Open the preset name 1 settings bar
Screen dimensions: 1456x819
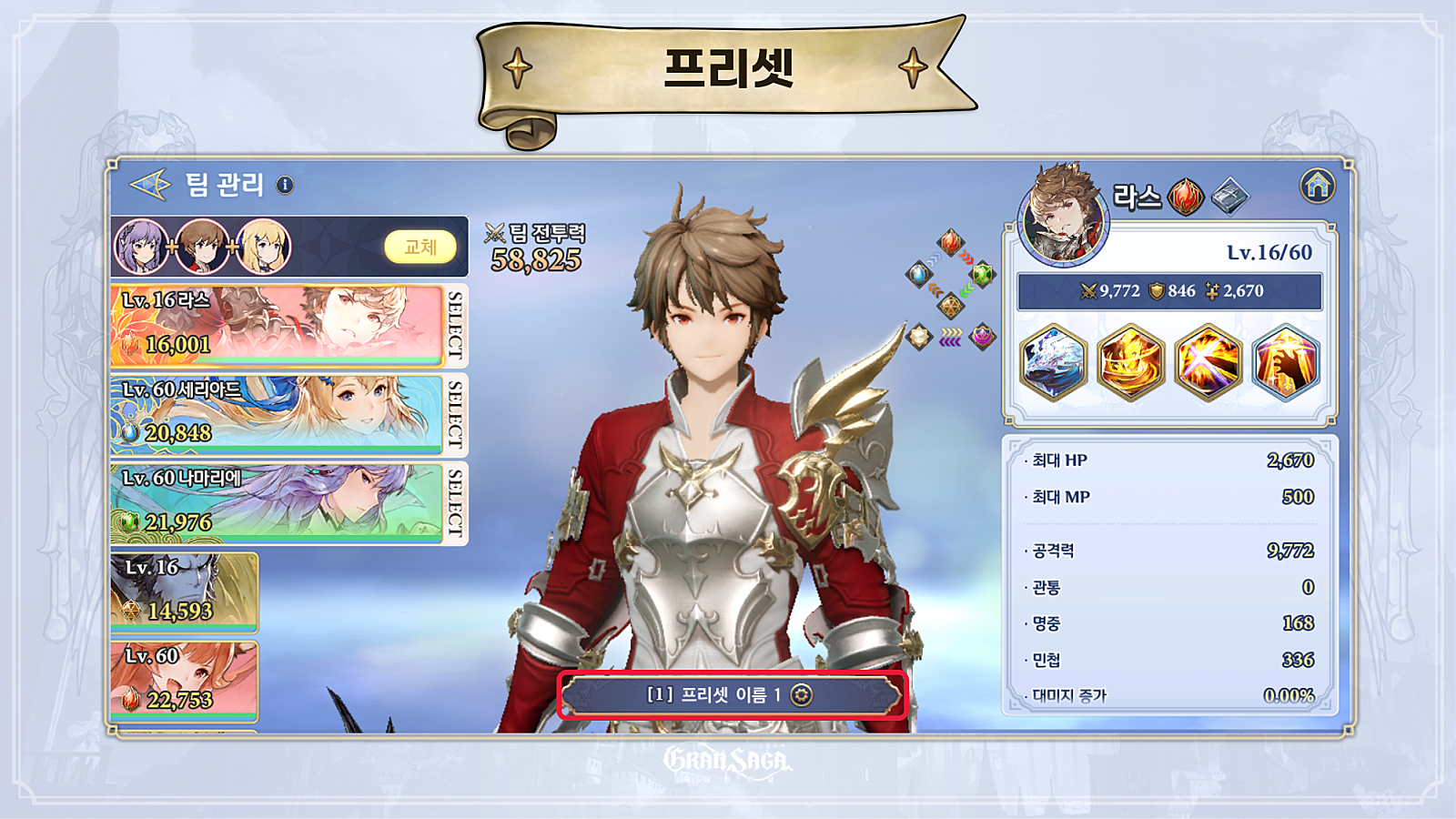click(732, 695)
